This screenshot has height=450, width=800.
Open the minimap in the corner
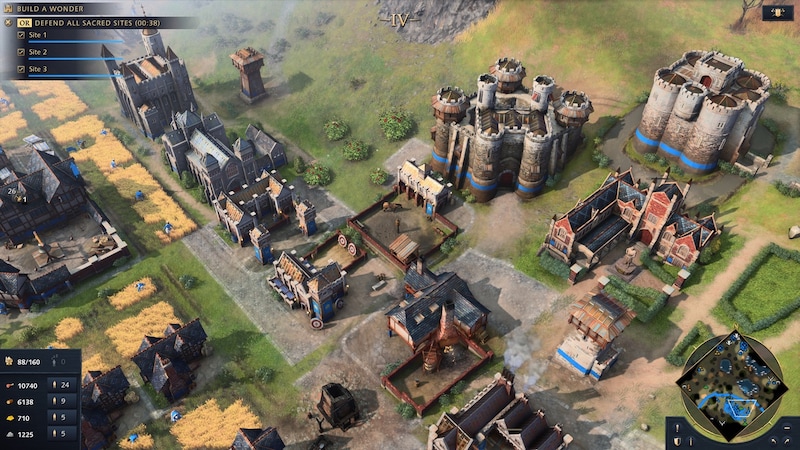733,384
